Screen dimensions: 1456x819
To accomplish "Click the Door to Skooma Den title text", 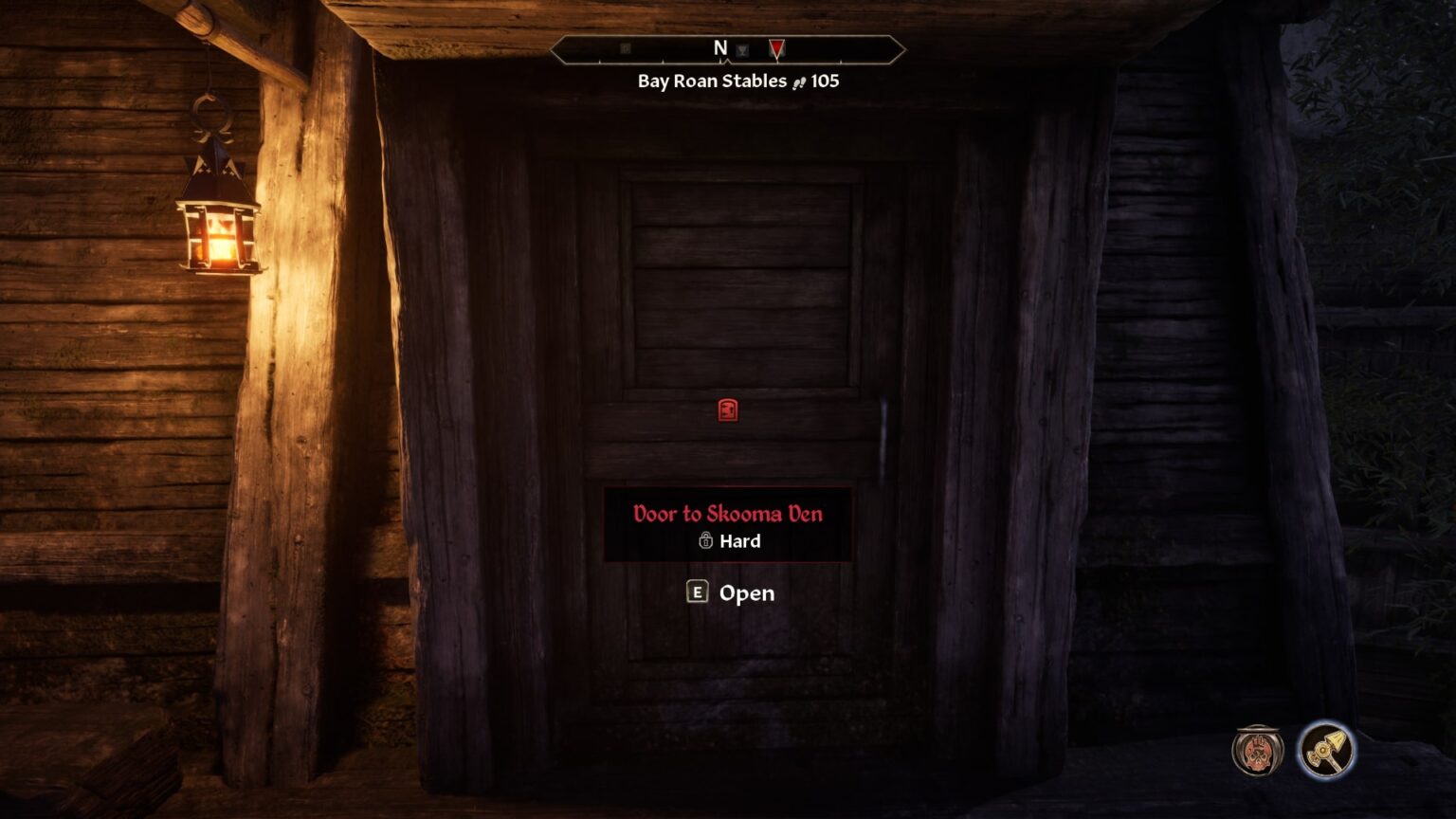I will [x=727, y=513].
